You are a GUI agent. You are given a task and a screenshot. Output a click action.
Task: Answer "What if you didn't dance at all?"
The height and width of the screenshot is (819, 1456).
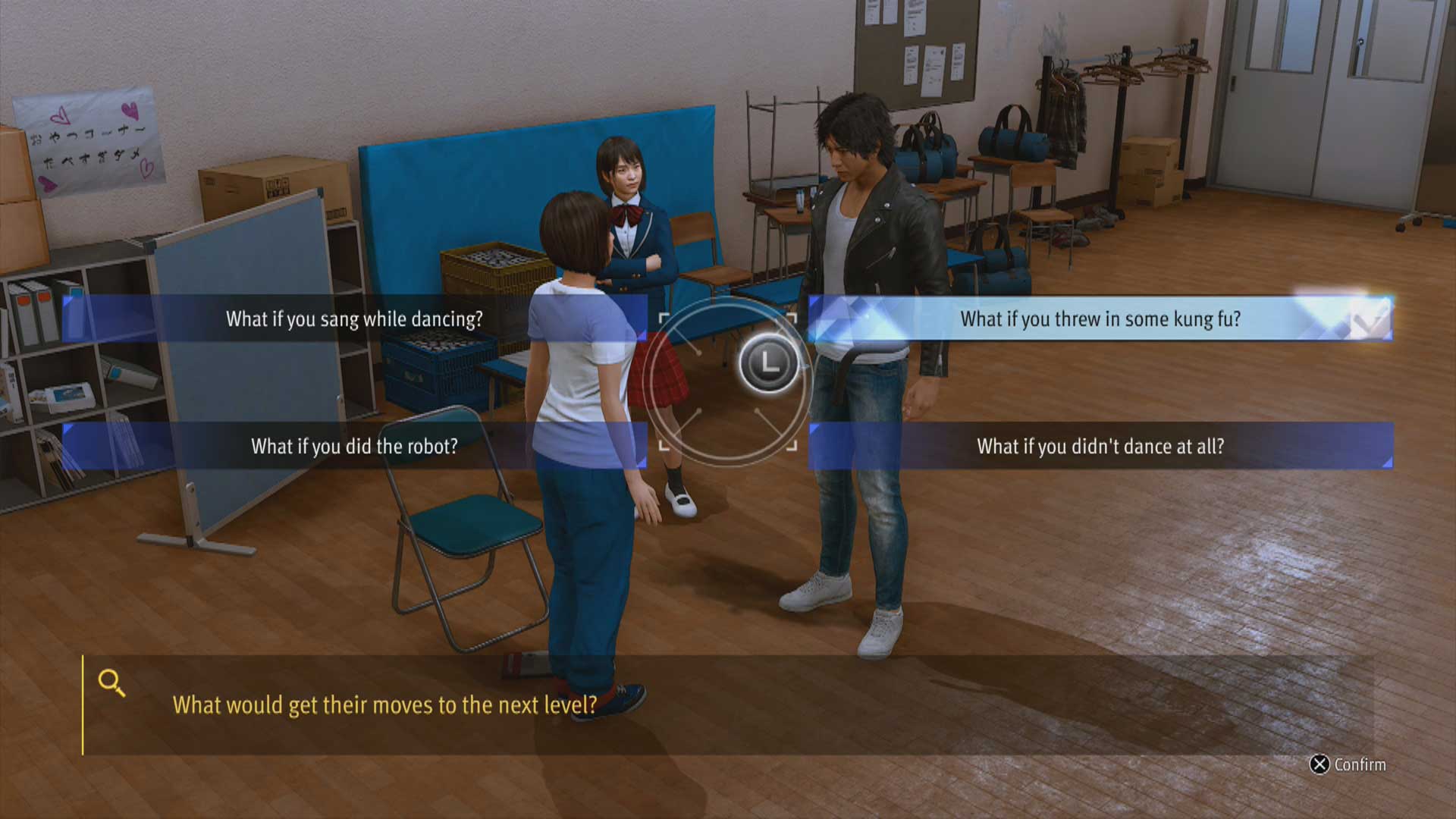[1100, 446]
